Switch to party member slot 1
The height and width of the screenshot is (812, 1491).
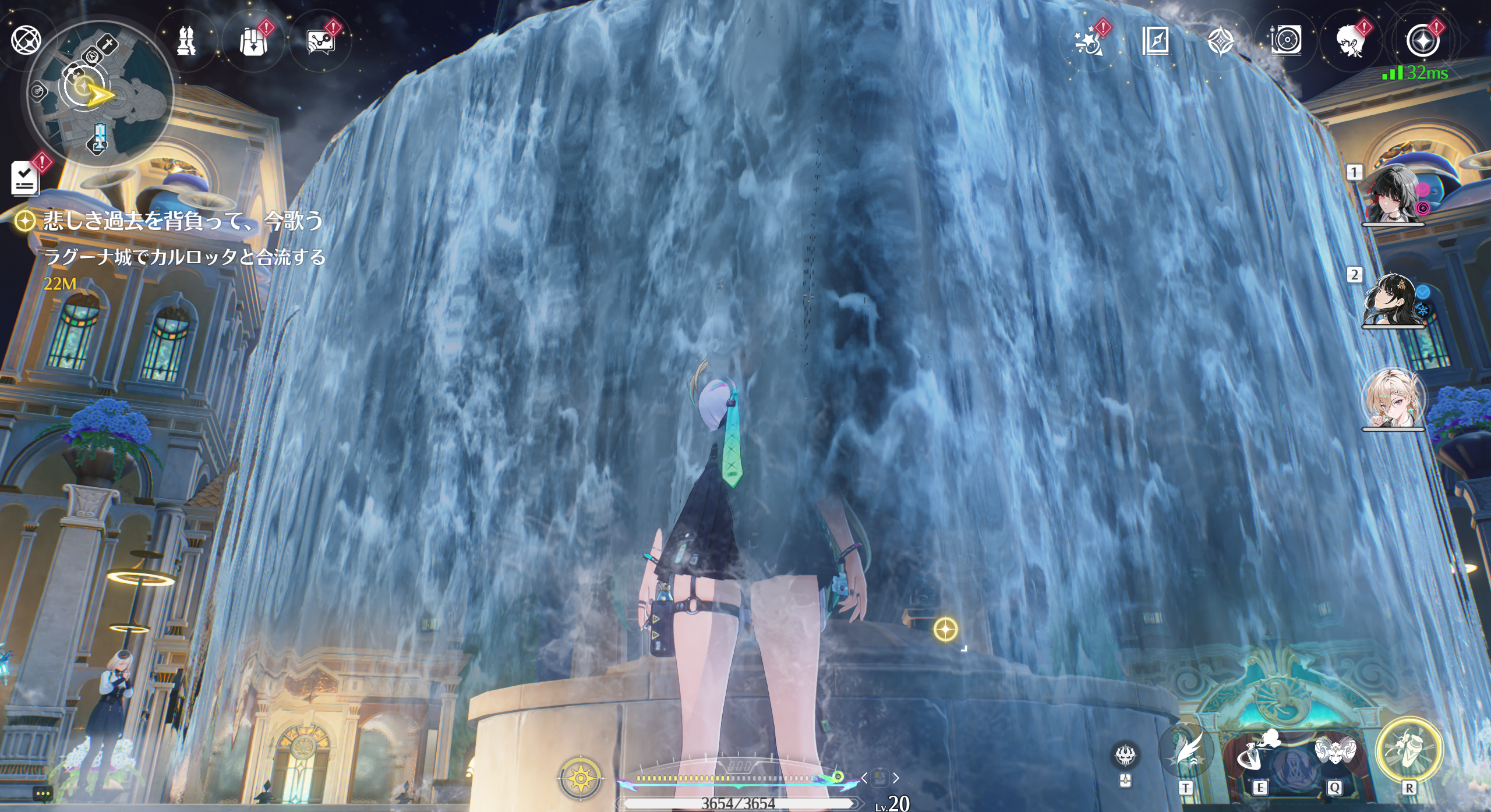pyautogui.click(x=1393, y=195)
